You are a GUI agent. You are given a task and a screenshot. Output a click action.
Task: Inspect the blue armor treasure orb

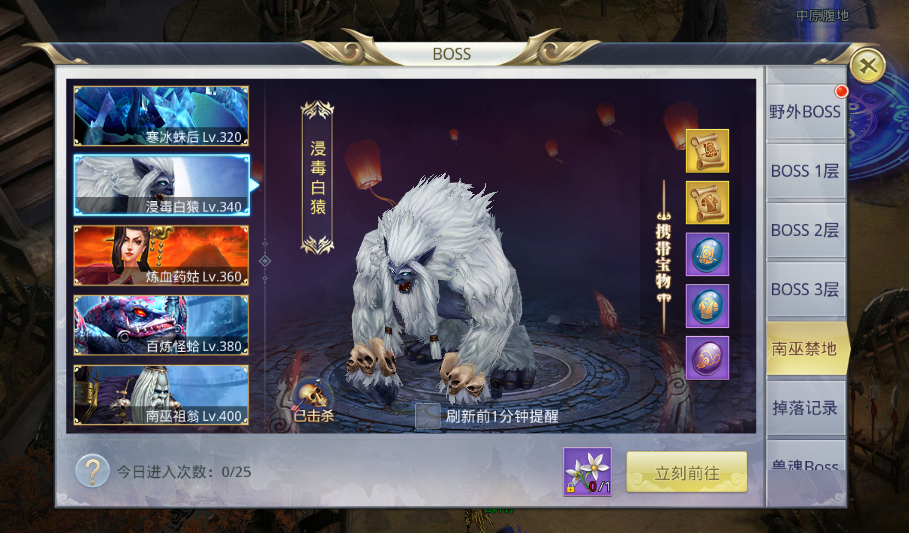pos(707,306)
